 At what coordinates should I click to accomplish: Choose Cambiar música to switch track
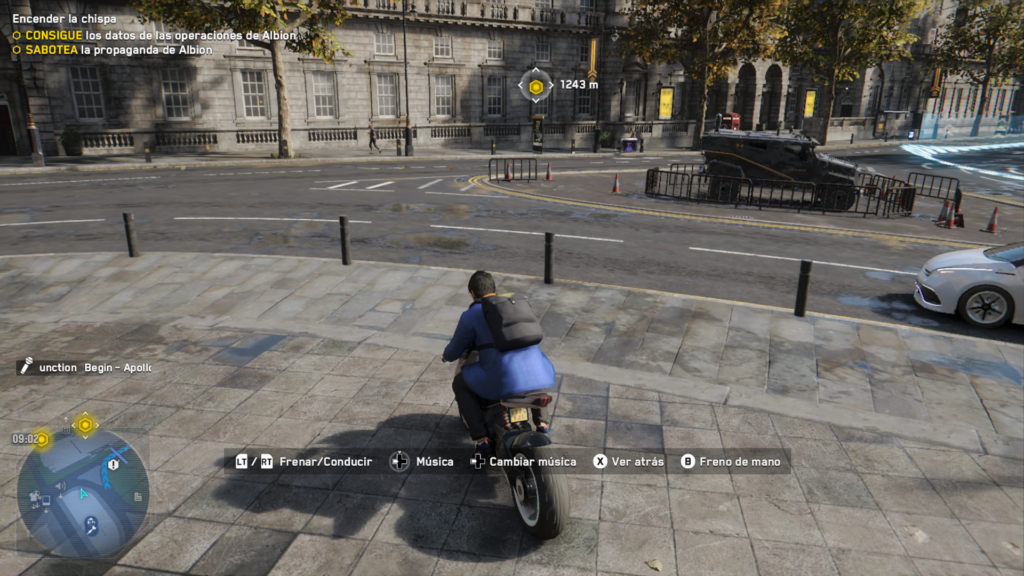pyautogui.click(x=523, y=461)
